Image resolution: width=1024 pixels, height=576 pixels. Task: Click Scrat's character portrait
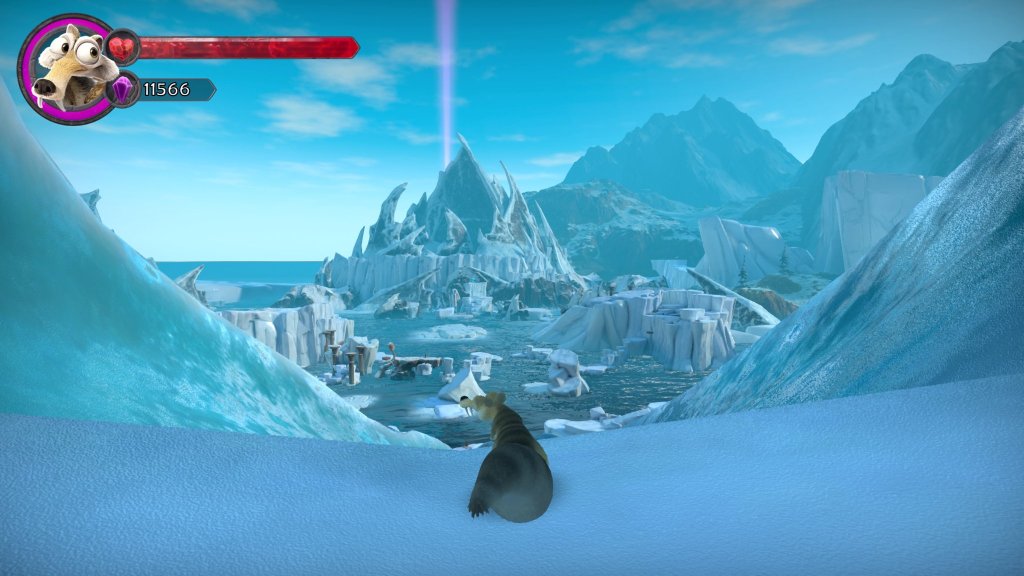click(x=67, y=68)
